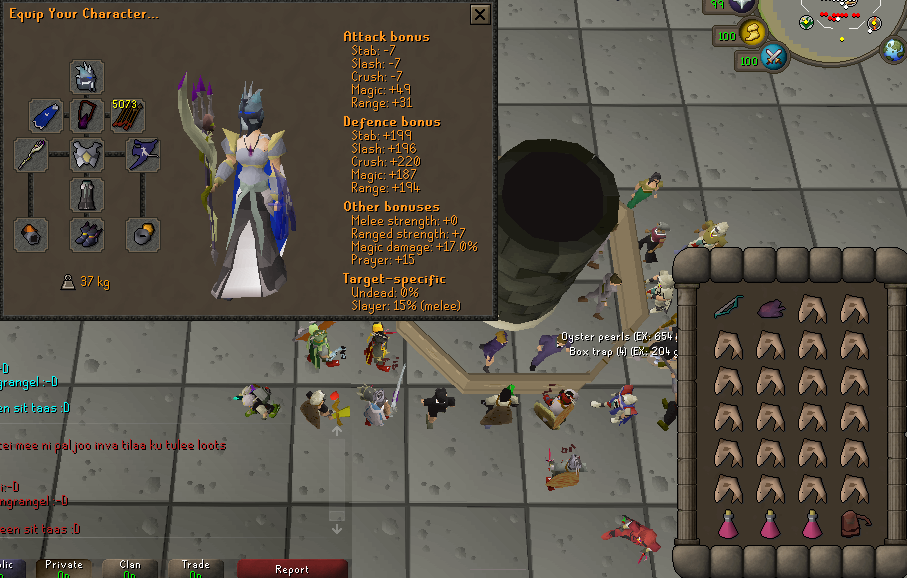Click the boots equipment slot

[x=87, y=235]
